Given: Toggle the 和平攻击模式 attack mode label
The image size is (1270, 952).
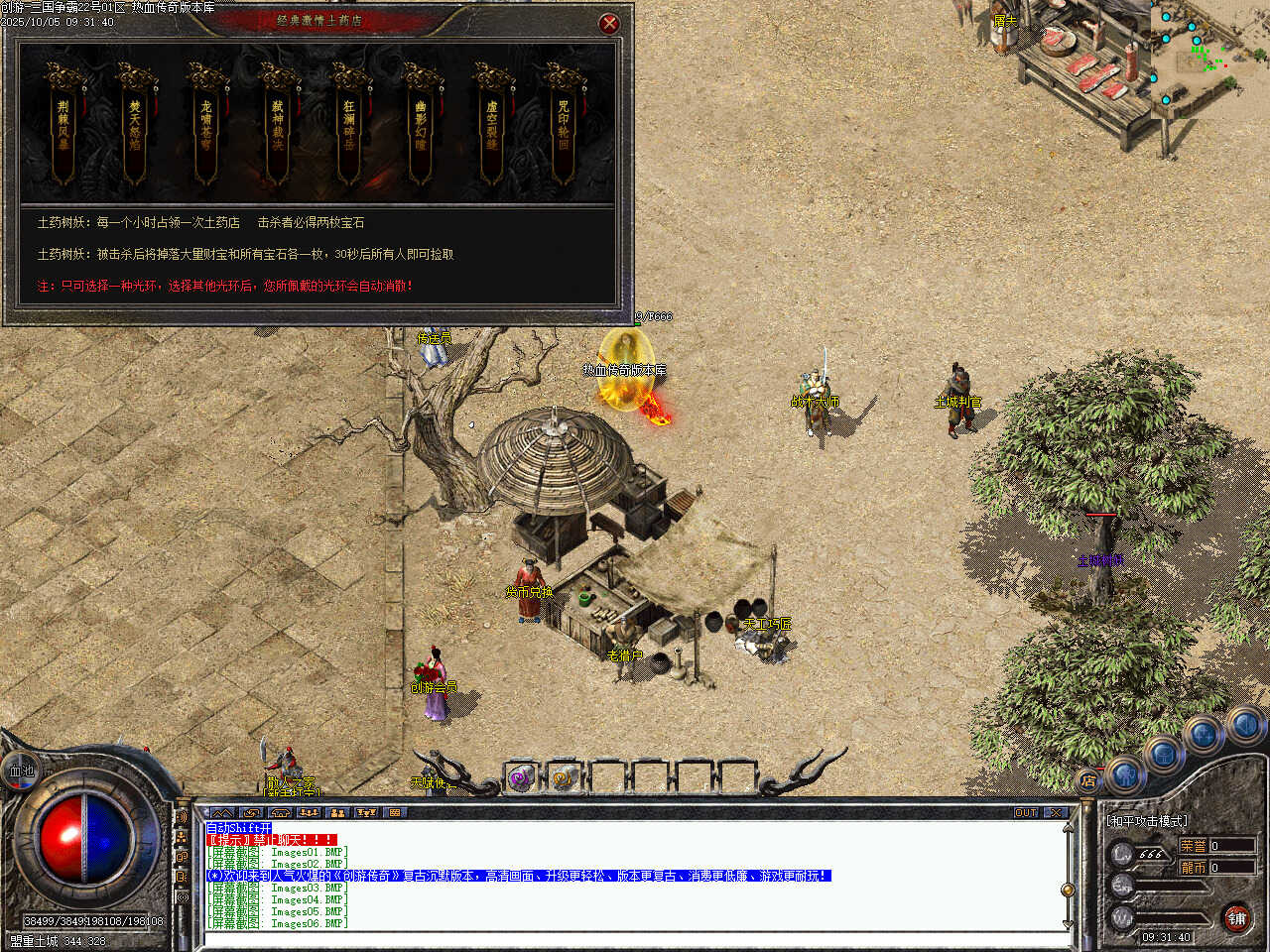Looking at the screenshot, I should click(x=1146, y=821).
